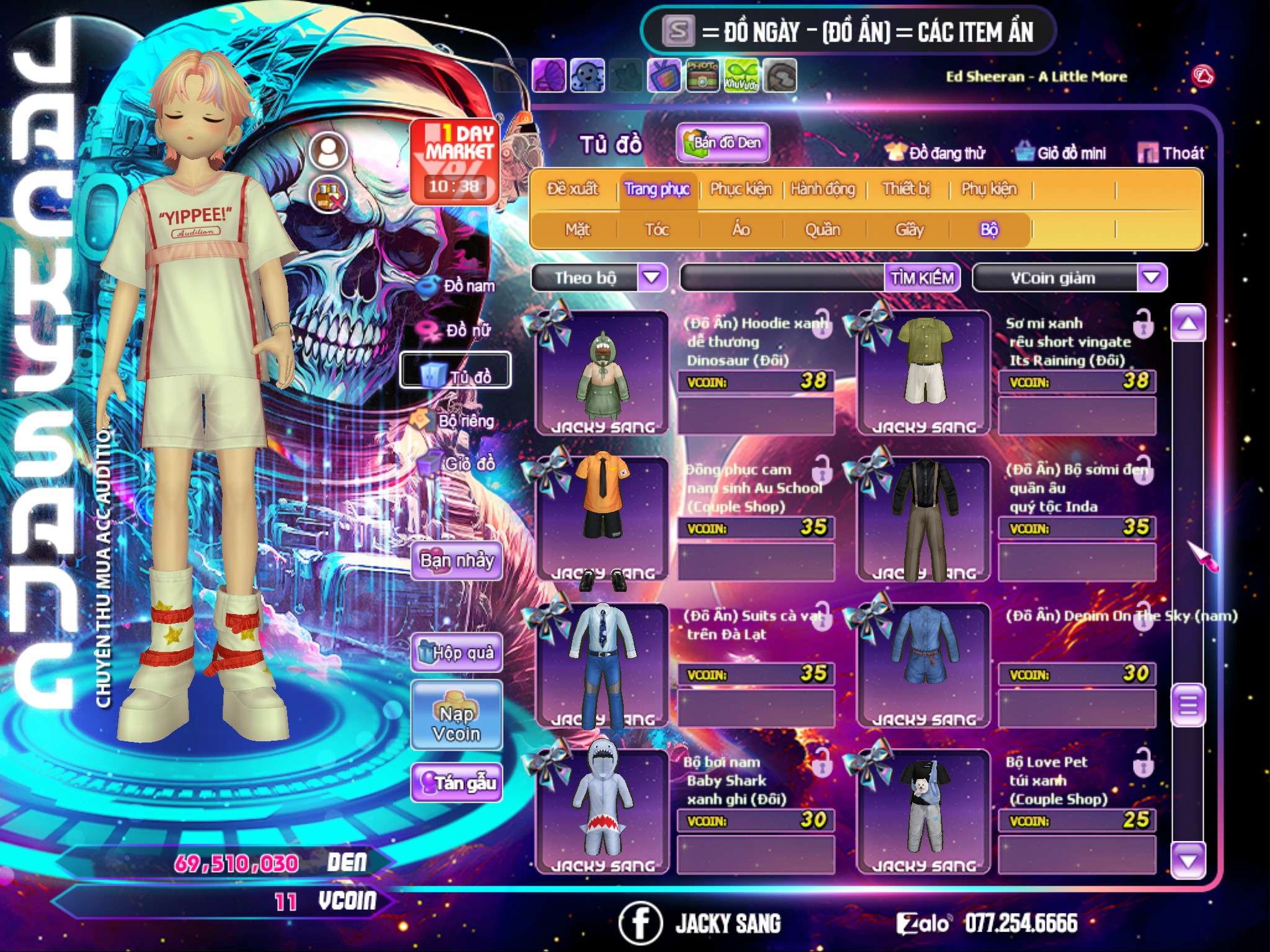Pick the Denim On The Sky outfit
Image resolution: width=1270 pixels, height=952 pixels.
click(923, 663)
